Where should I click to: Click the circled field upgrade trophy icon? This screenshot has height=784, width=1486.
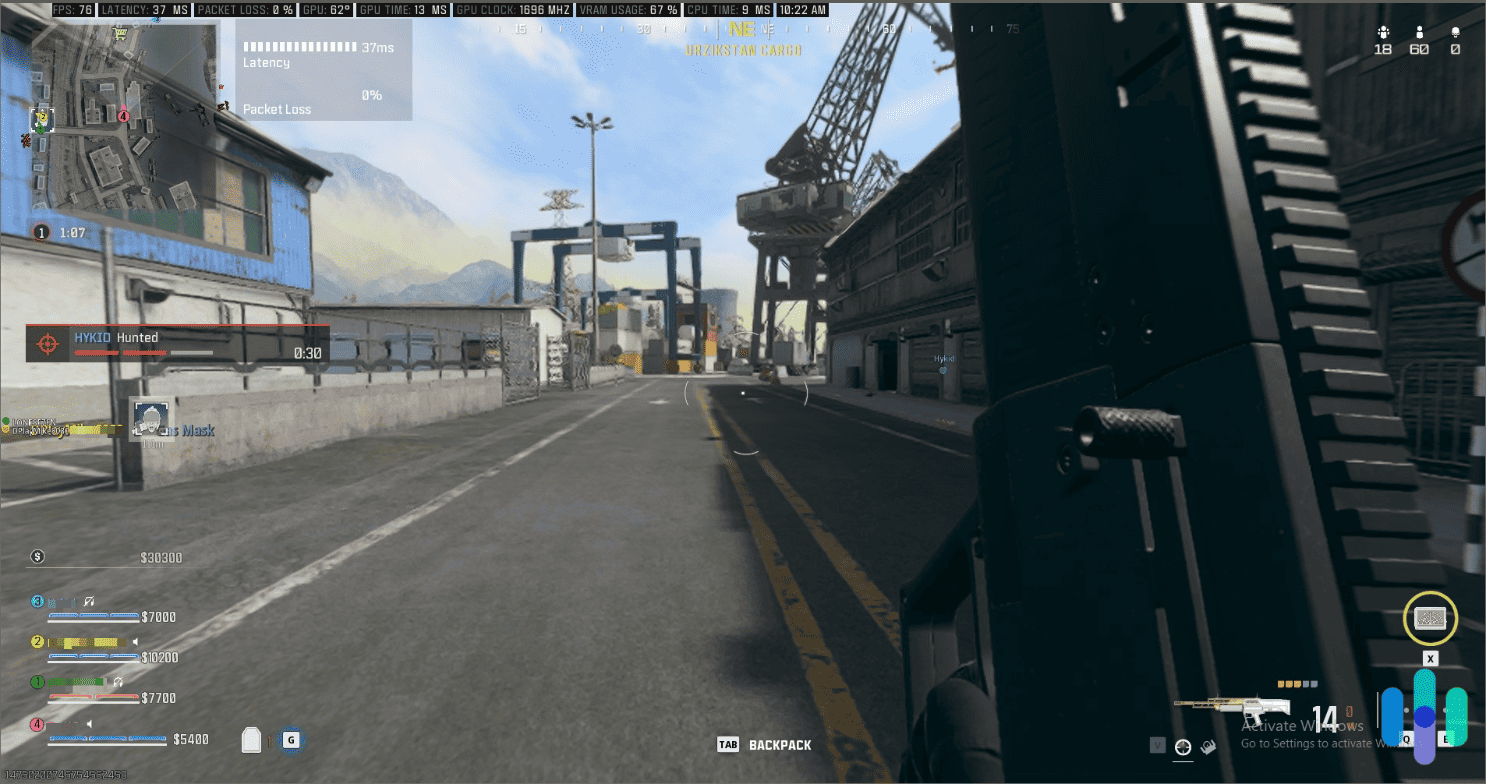tap(1429, 618)
